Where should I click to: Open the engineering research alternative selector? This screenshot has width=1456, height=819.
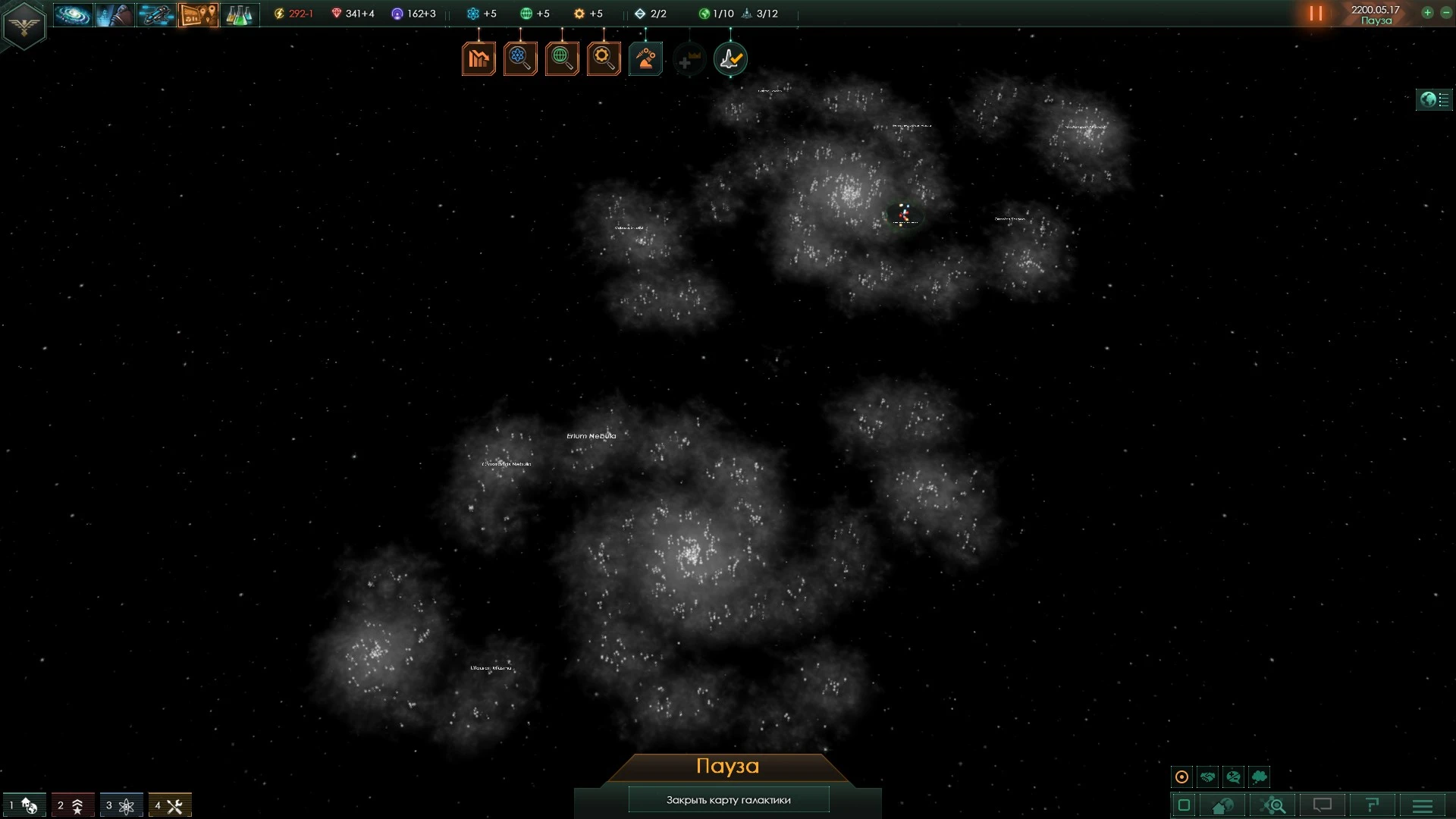603,58
